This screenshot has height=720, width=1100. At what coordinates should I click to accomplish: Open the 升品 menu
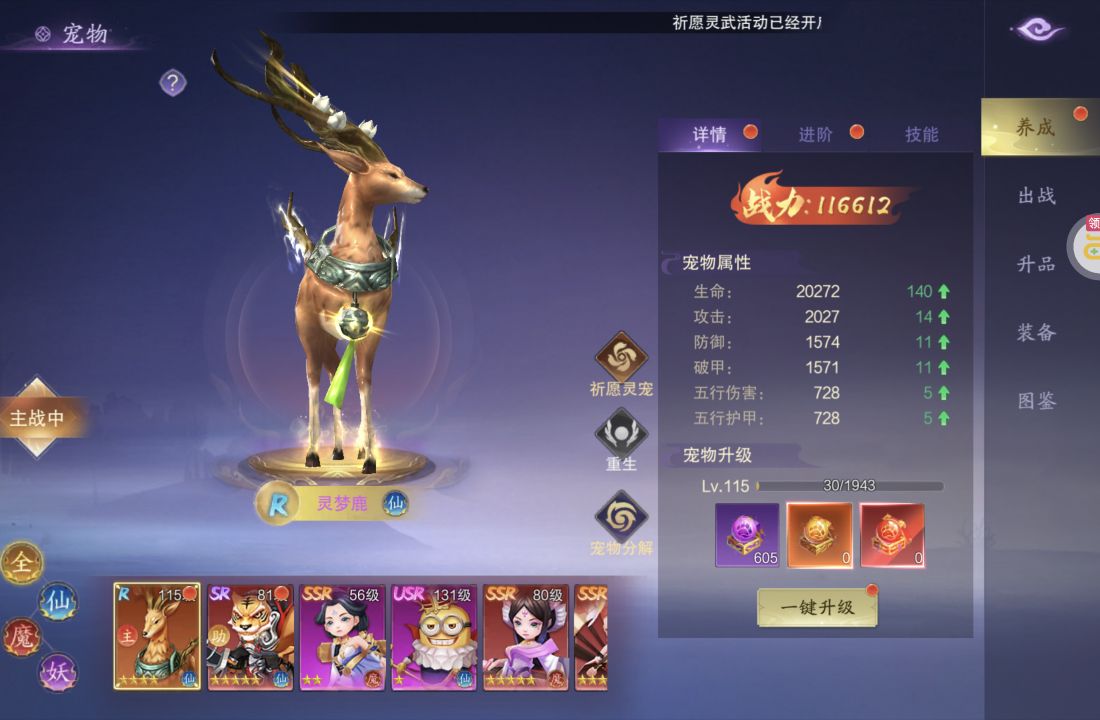click(1037, 264)
